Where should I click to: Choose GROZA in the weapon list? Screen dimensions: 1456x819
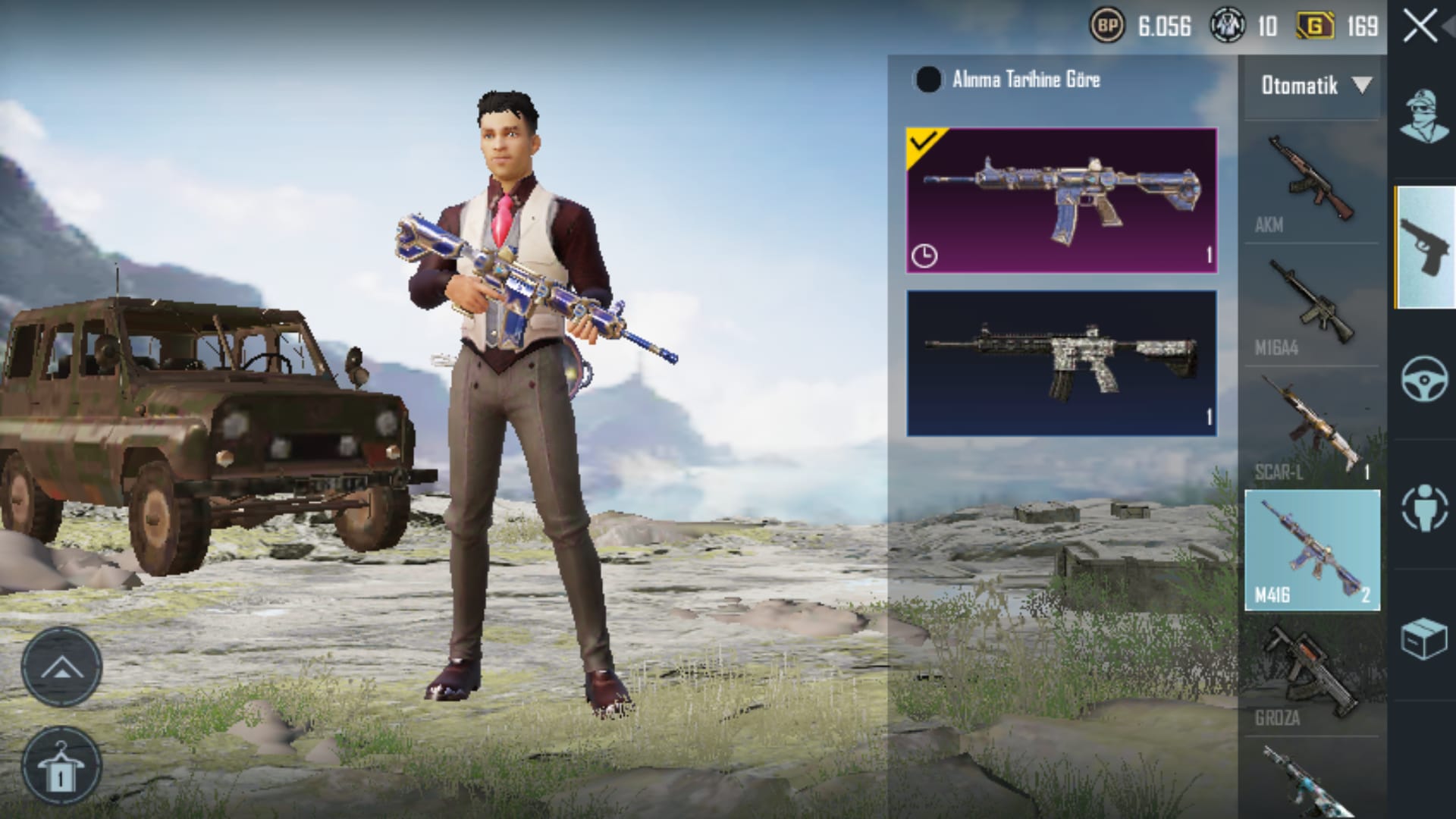pyautogui.click(x=1311, y=675)
